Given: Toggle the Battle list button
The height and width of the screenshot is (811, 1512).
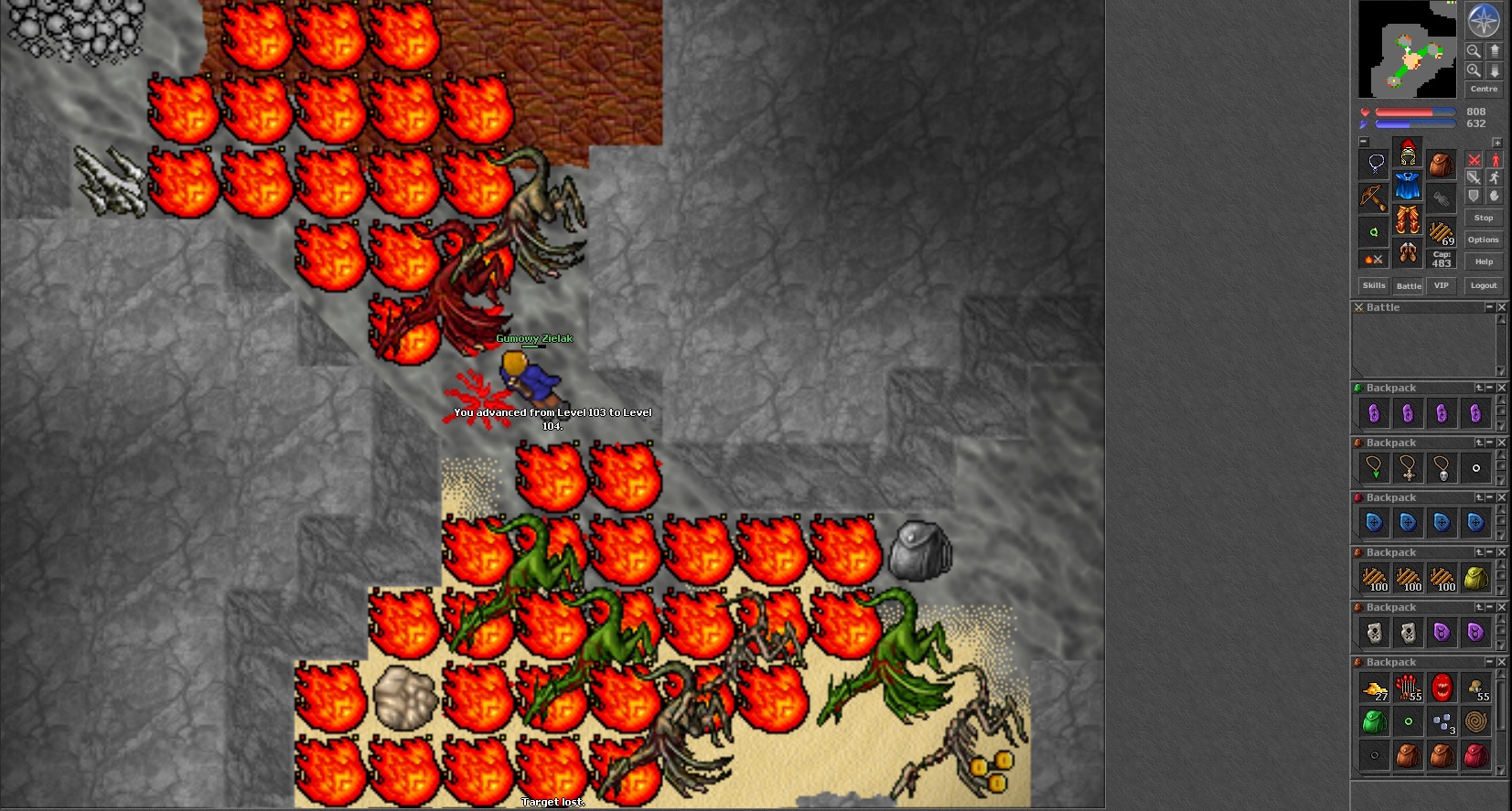Looking at the screenshot, I should tap(1409, 285).
